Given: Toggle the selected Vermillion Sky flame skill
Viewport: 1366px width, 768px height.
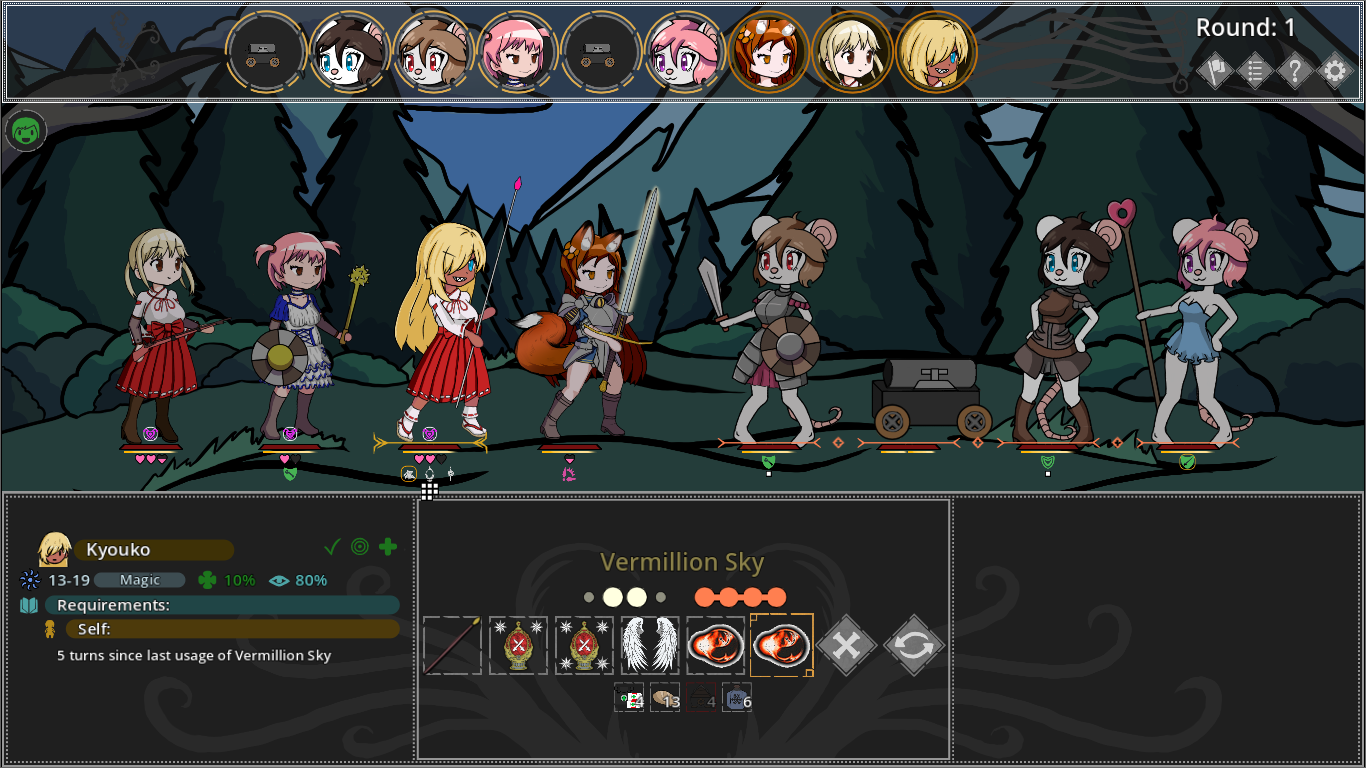Looking at the screenshot, I should point(781,644).
